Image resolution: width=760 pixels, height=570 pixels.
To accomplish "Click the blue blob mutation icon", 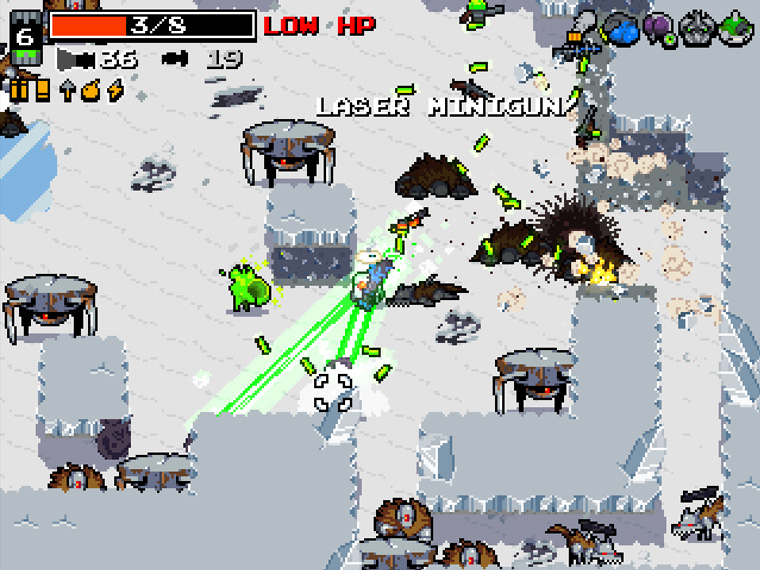I will point(623,30).
